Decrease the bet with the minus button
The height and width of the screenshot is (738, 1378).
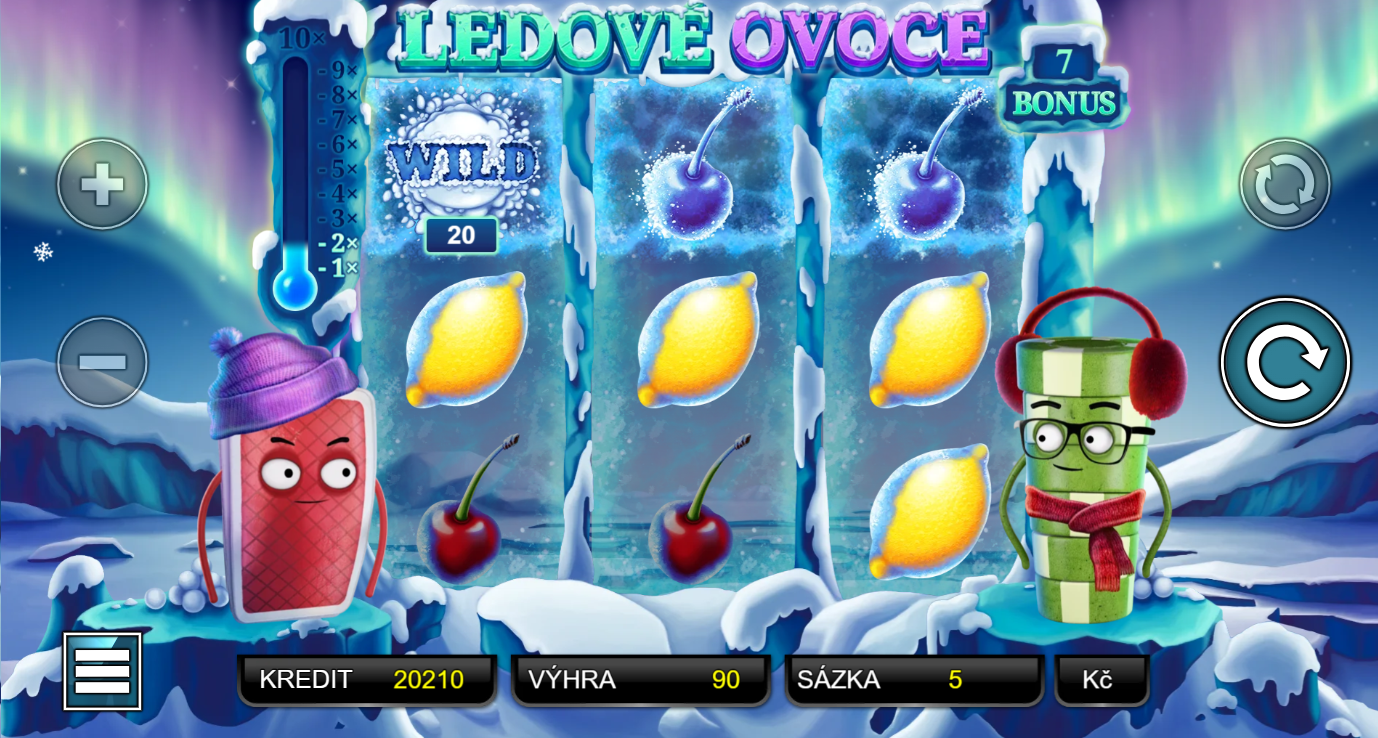102,362
